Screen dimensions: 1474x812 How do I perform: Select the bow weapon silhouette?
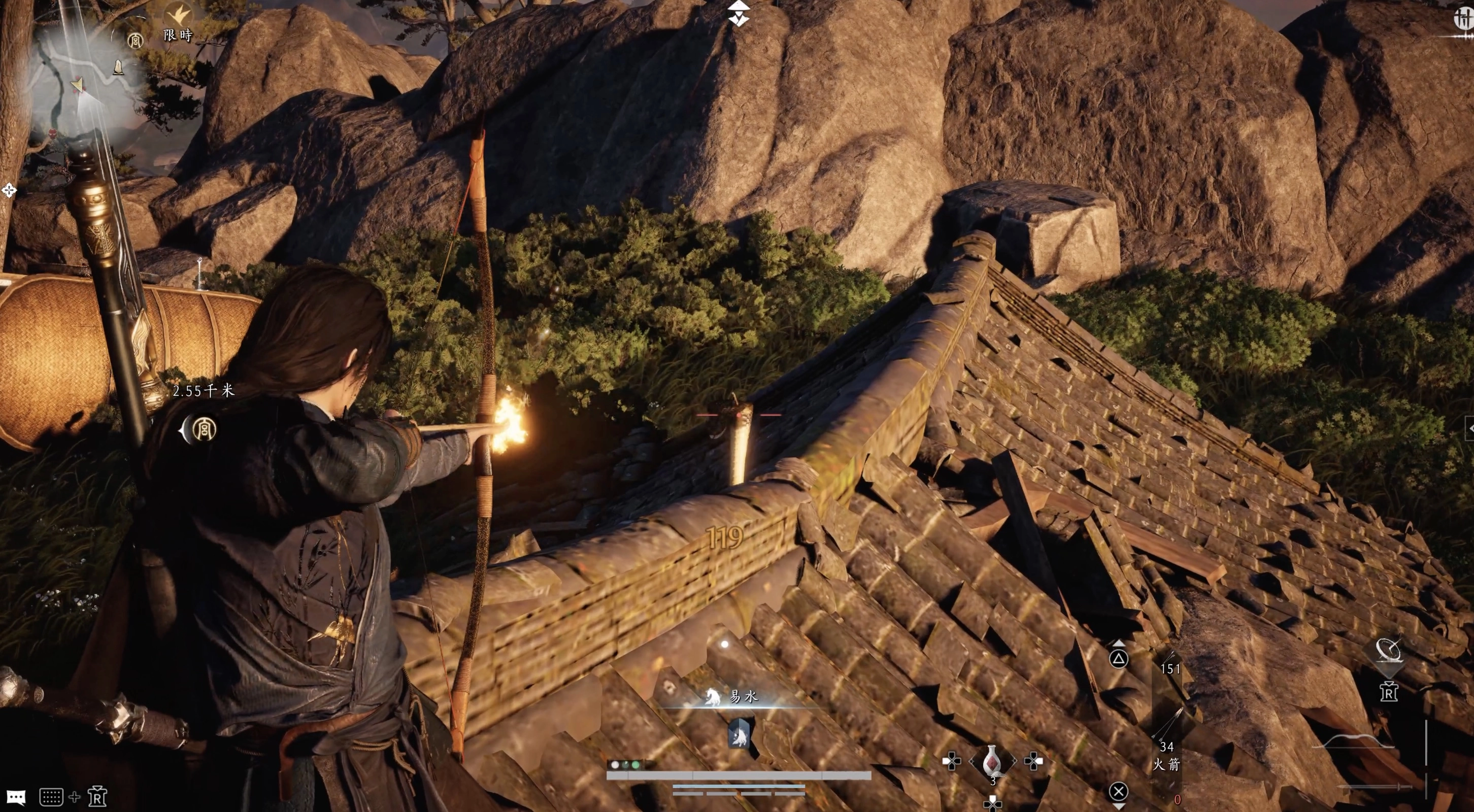1354,741
